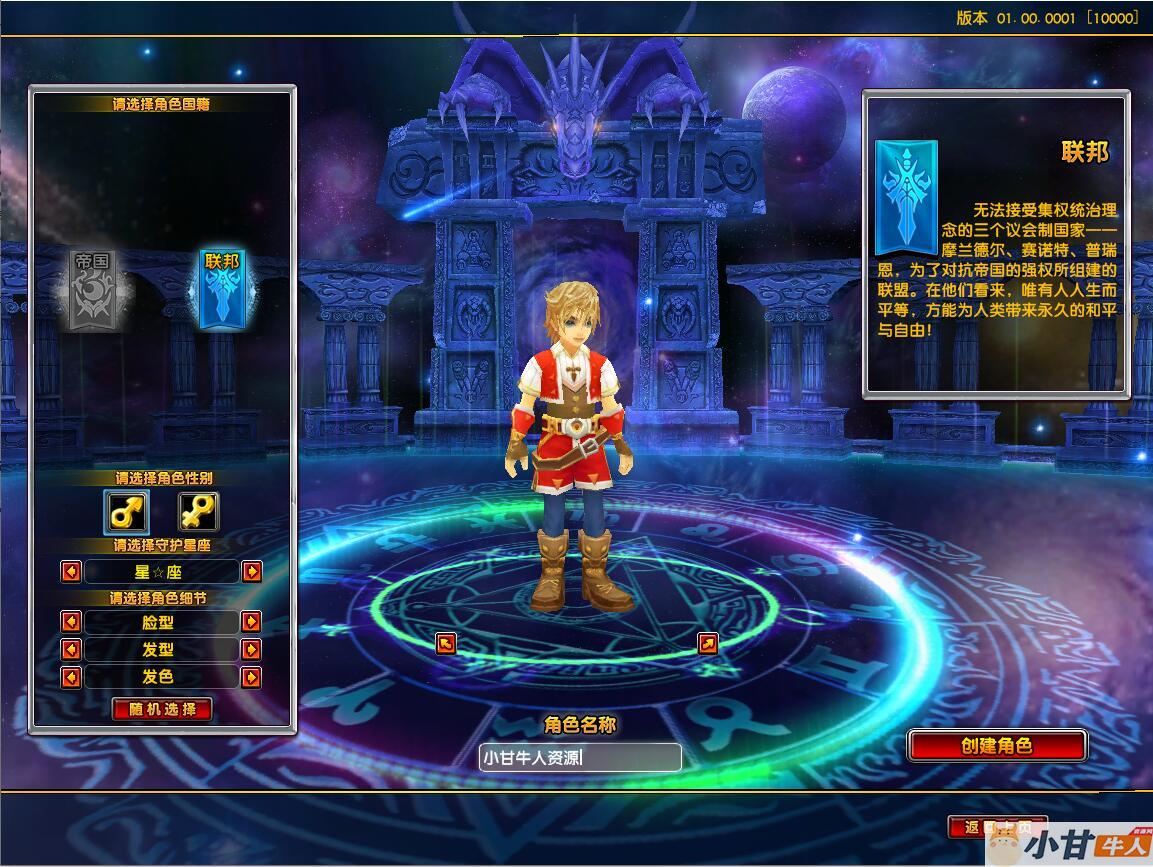Cycle forward 发型 hairstyle option

pyautogui.click(x=252, y=649)
